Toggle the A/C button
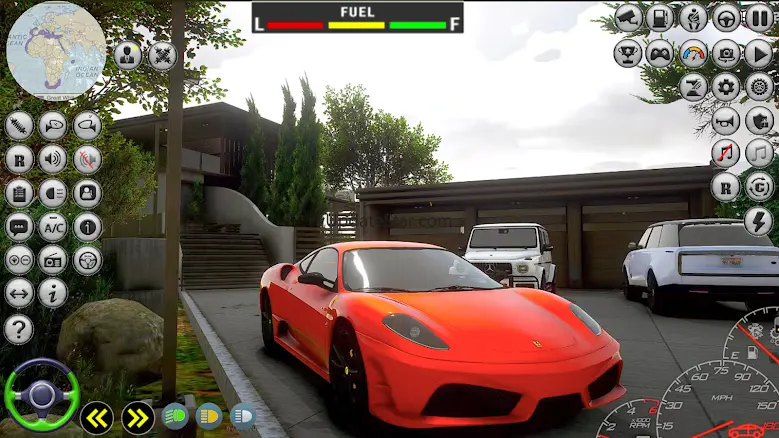Screen dimensions: 779x438 point(53,226)
